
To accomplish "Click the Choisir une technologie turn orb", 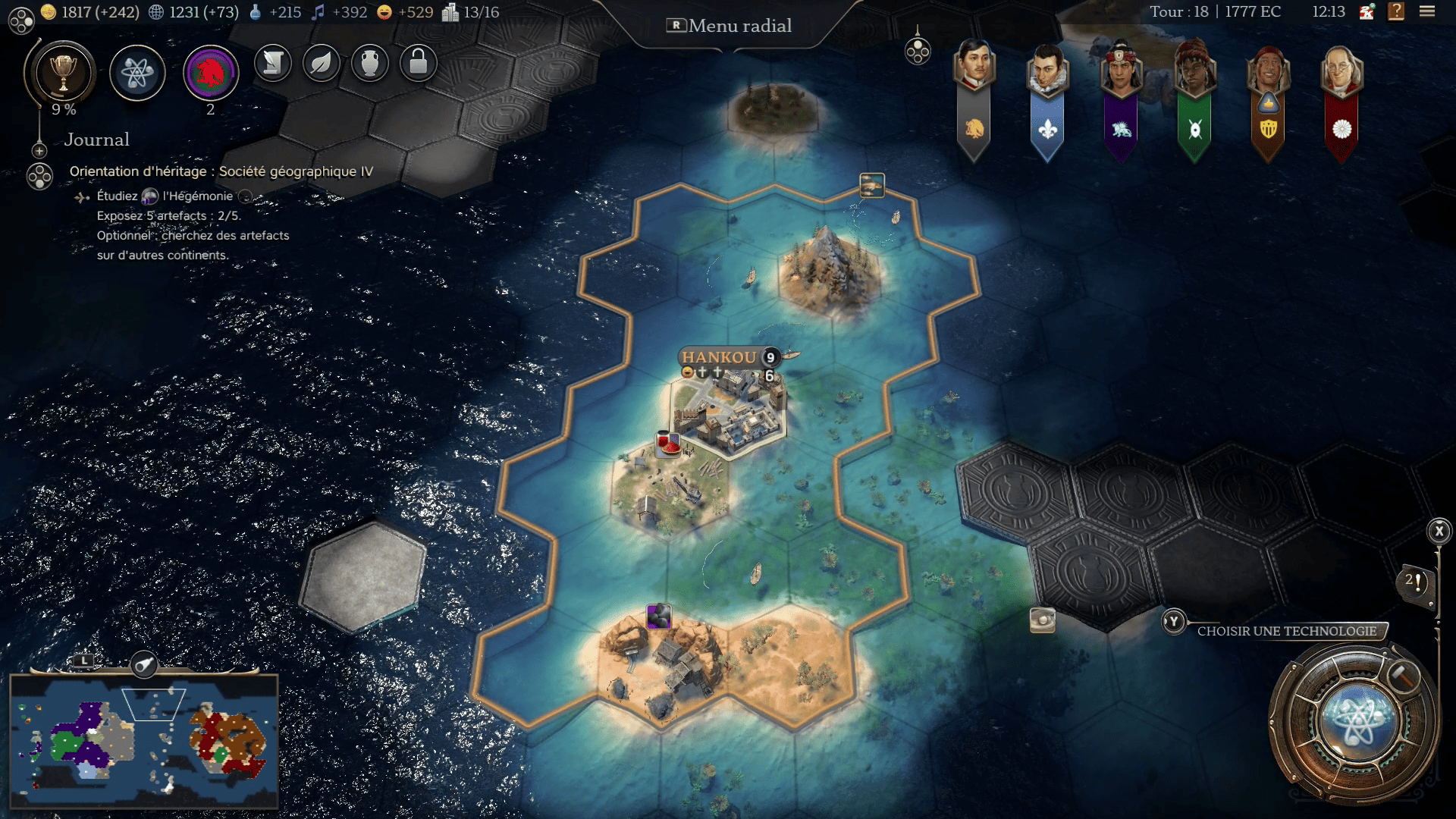I will coord(1355,718).
